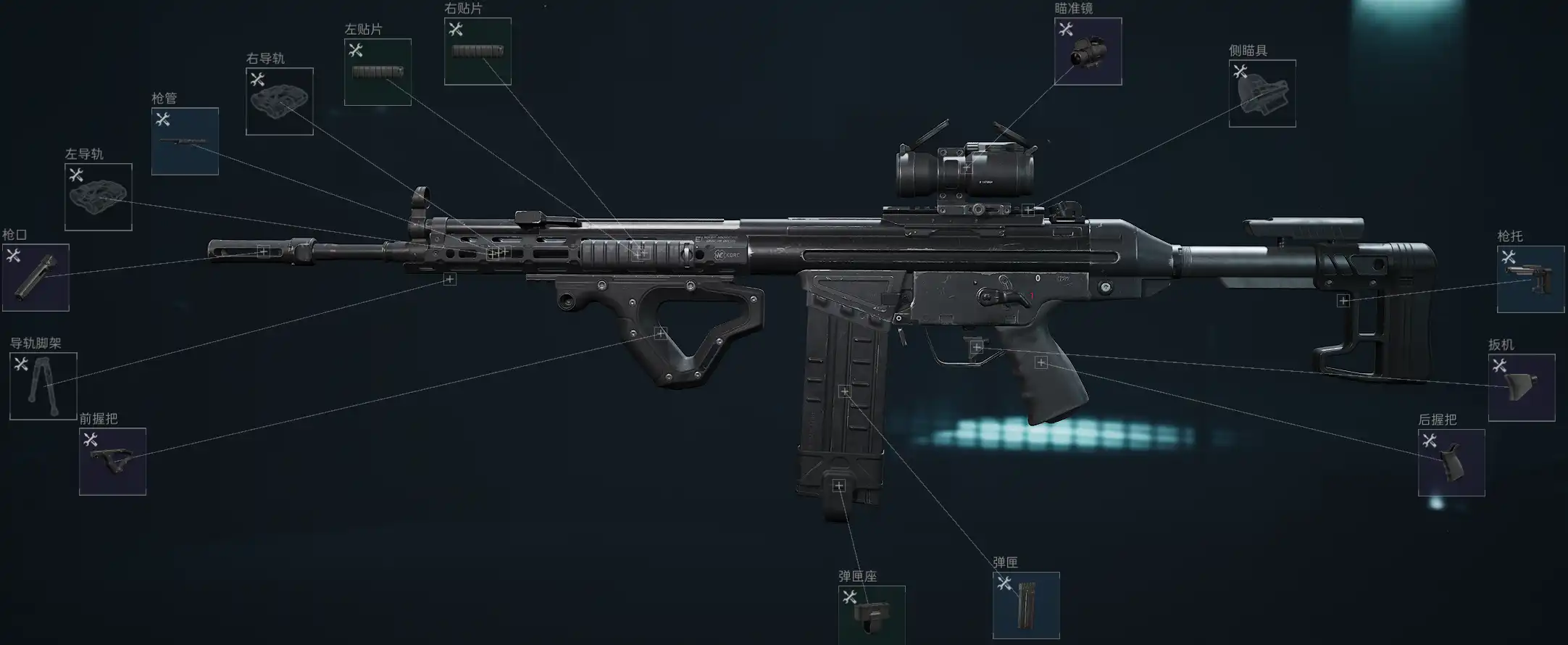Open the 右导轨 right rail slot
Viewport: 1568px width, 645px height.
(280, 101)
